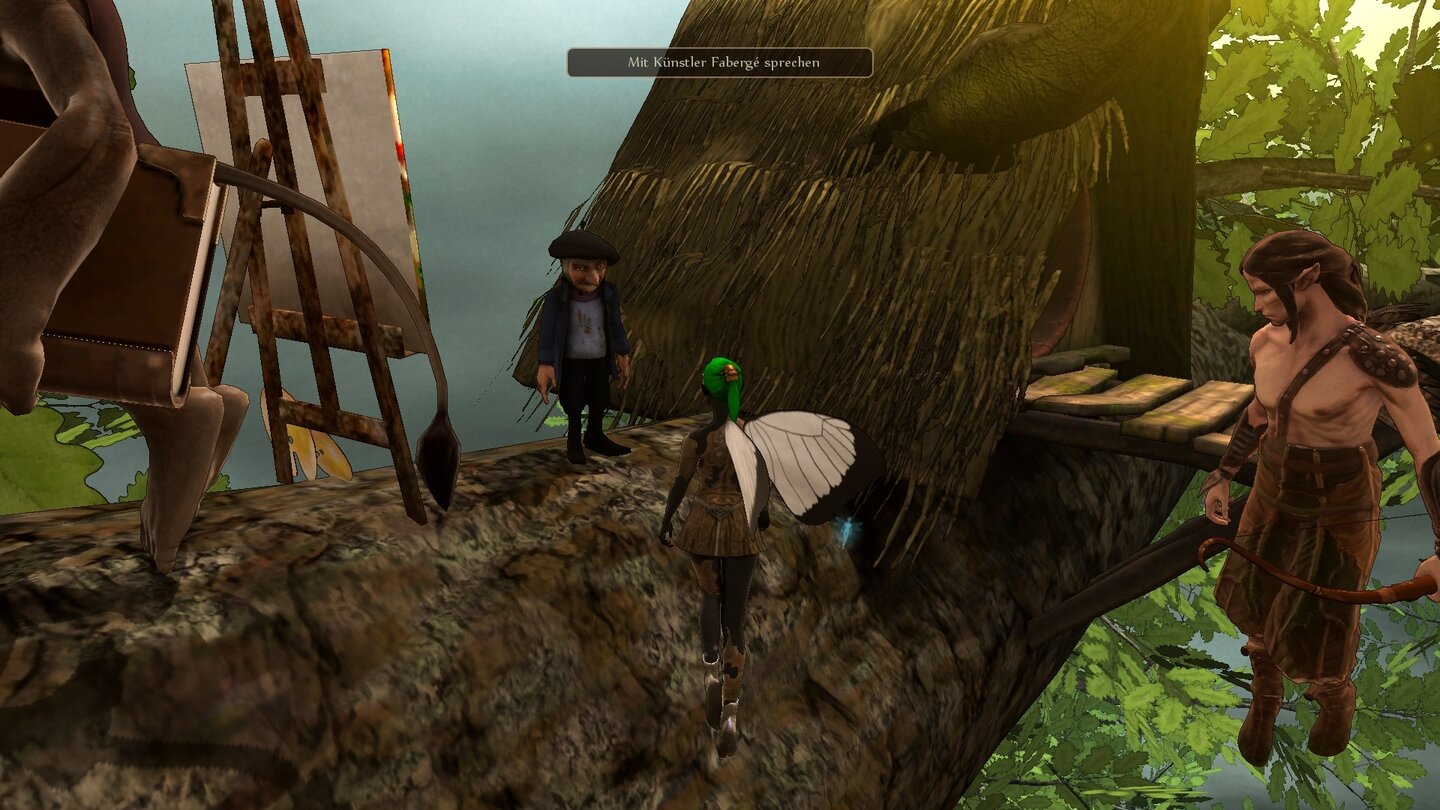Click the "Mit Künstler Fabergé sprechen" prompt
Viewport: 1440px width, 810px height.
719,62
